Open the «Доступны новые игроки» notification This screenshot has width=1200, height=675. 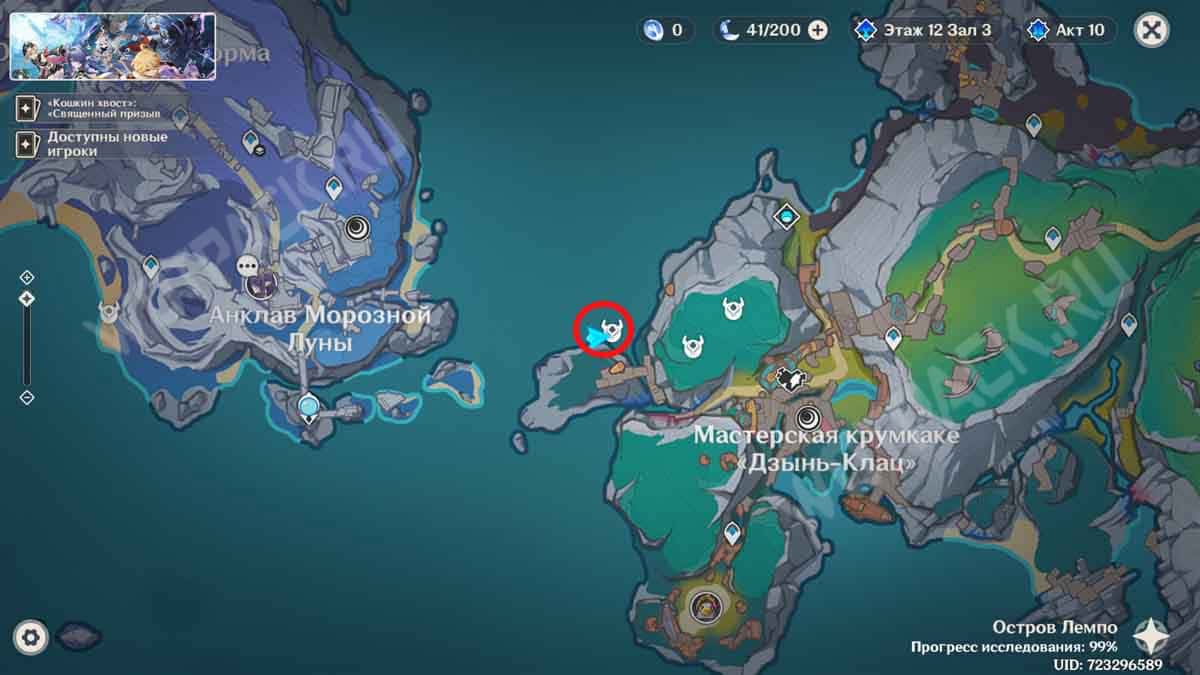92,144
